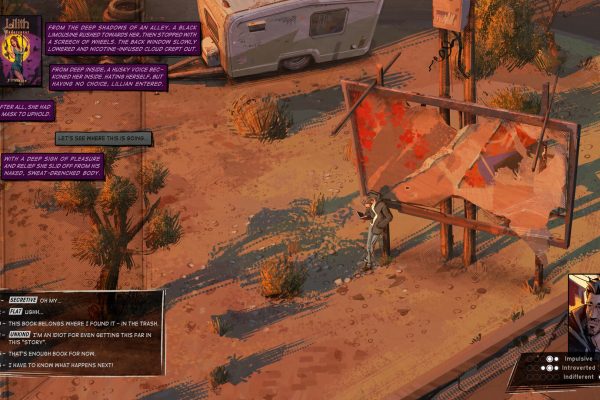This screenshot has width=600, height=400.
Task: Choose the Unkind "I'm an idiot" reply
Action: click(x=80, y=336)
